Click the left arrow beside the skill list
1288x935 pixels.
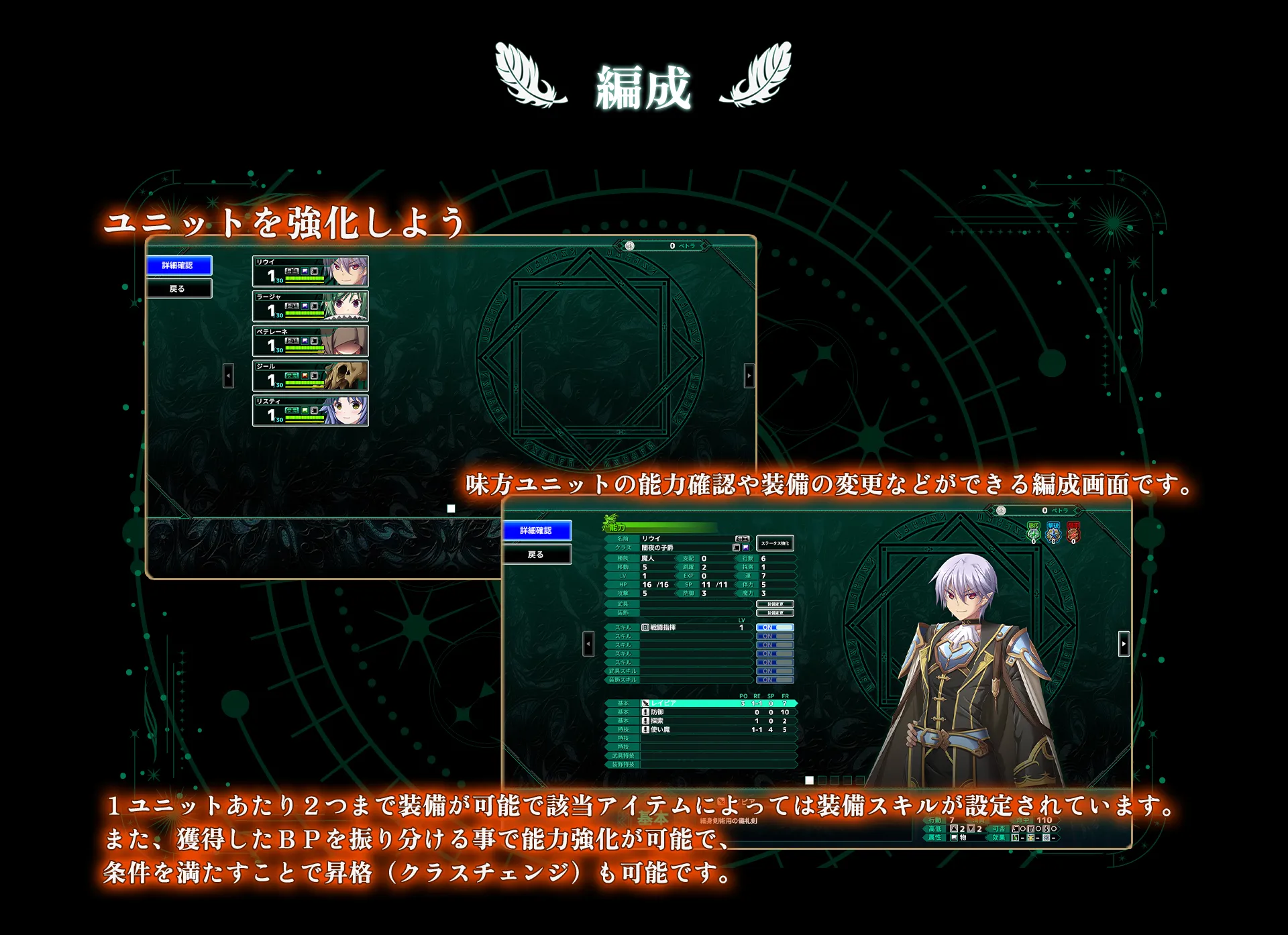coord(588,645)
